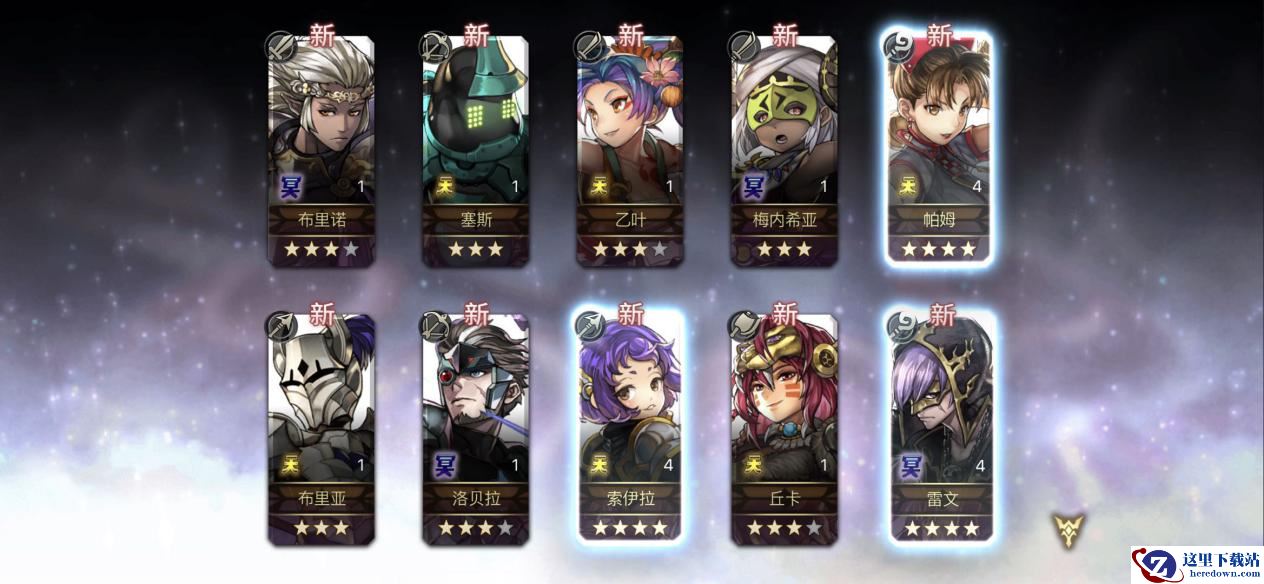View the four-star 雷文 card
The width and height of the screenshot is (1264, 584).
tap(941, 428)
